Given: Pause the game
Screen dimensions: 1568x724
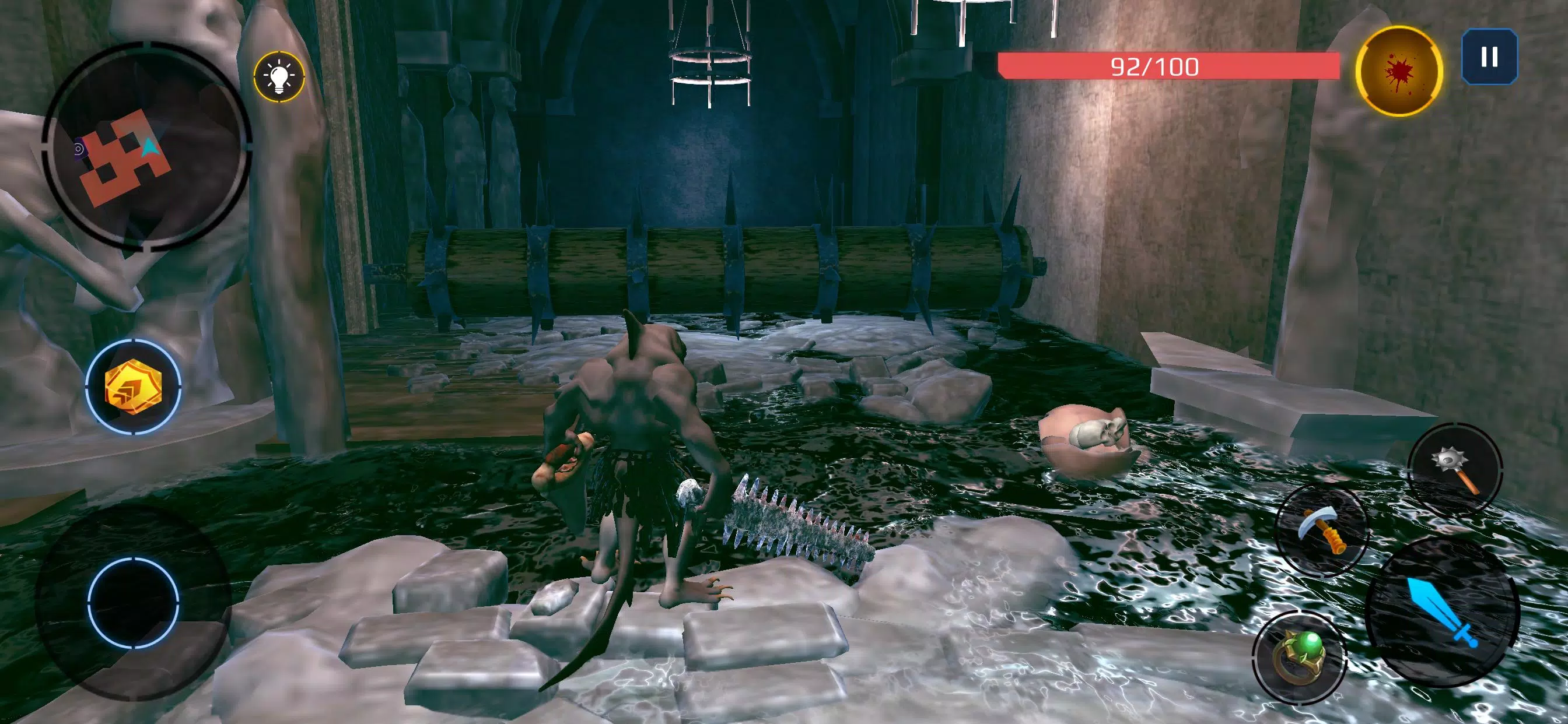Looking at the screenshot, I should [x=1489, y=57].
